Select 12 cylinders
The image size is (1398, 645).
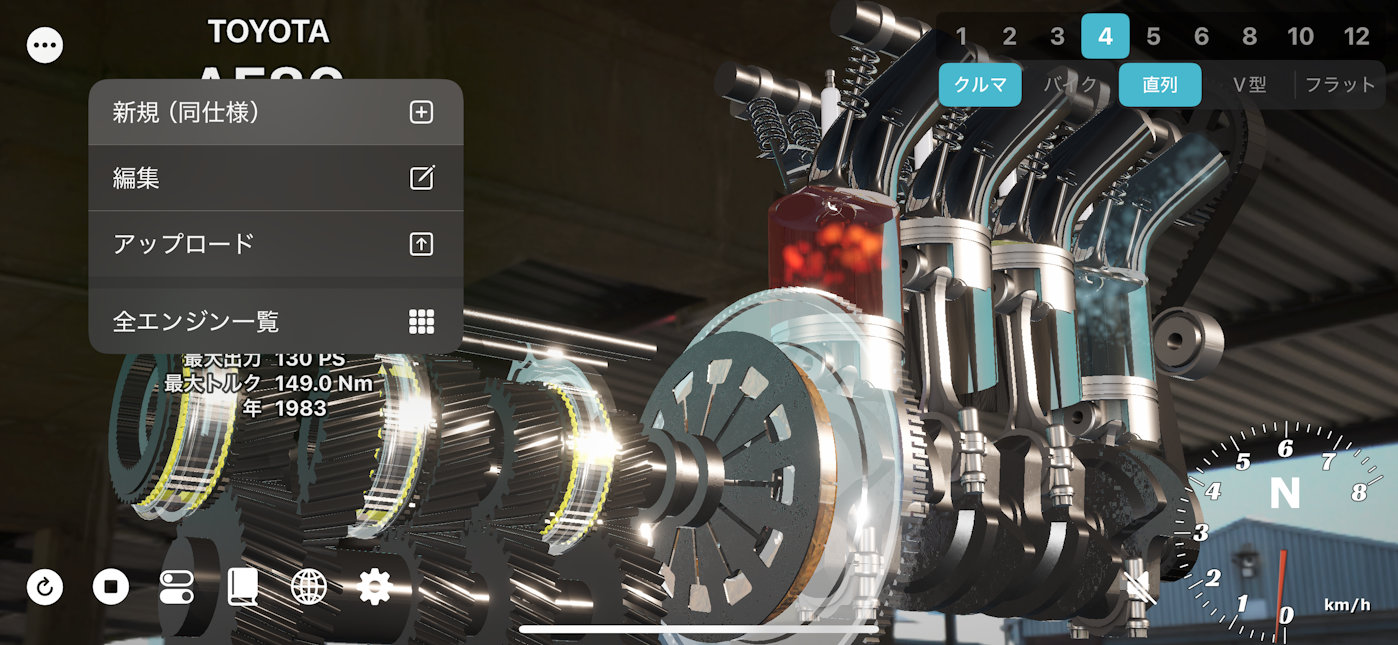(x=1356, y=37)
